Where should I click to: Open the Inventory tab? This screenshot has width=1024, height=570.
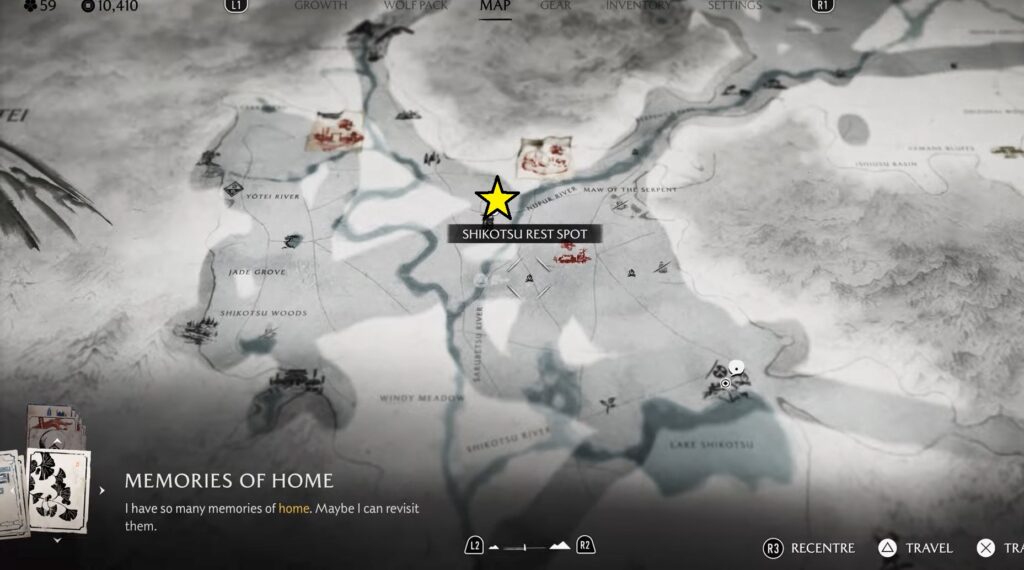638,5
